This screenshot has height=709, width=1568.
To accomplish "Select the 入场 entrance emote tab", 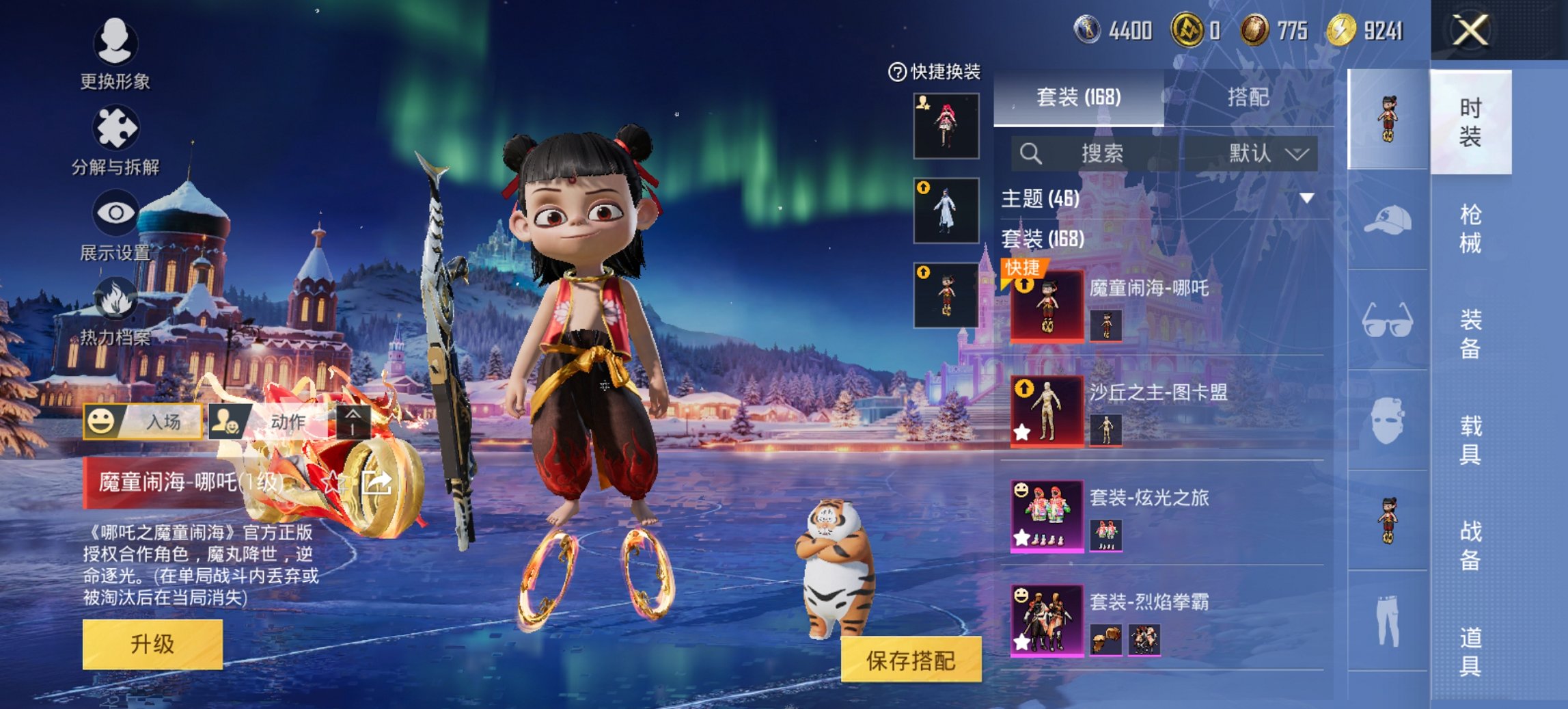I will pyautogui.click(x=143, y=421).
